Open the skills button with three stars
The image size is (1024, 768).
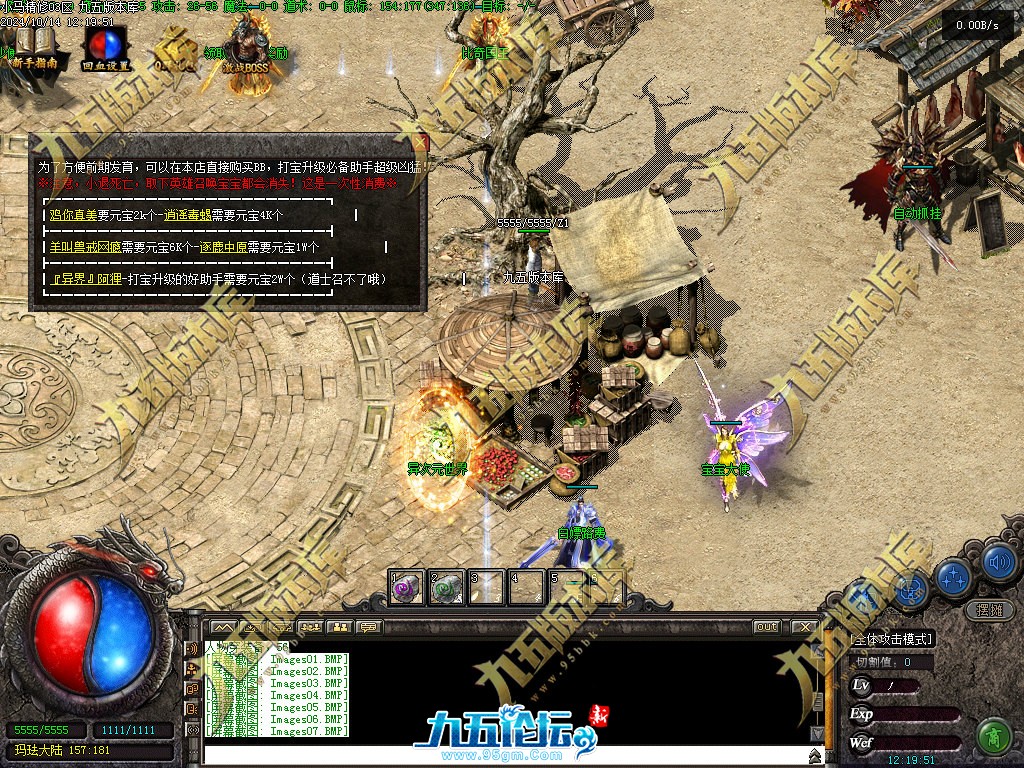pyautogui.click(x=953, y=578)
